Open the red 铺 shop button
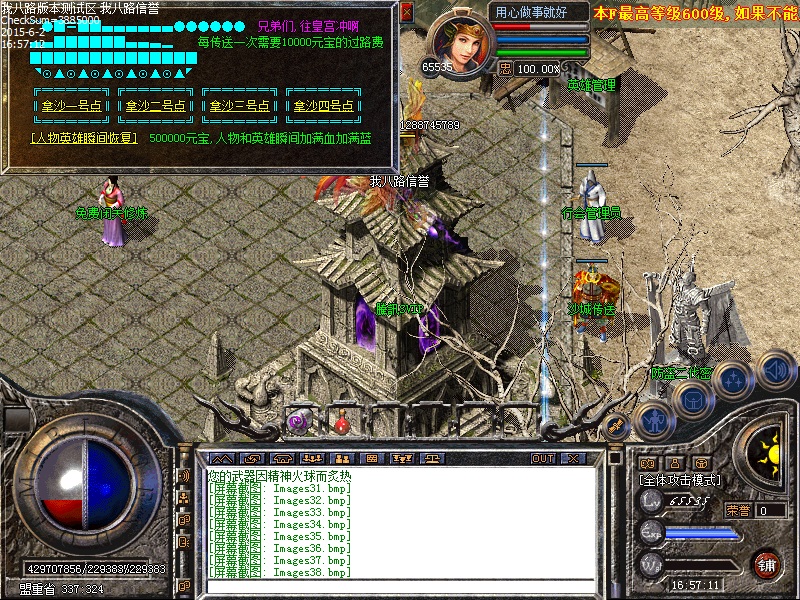800x600 pixels. click(x=767, y=565)
